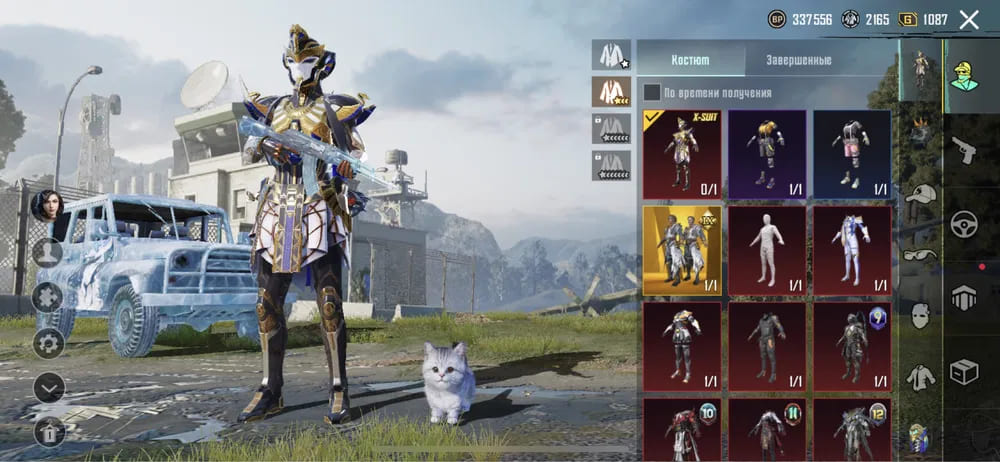Select the red outfit with level 10 badge

[682, 430]
